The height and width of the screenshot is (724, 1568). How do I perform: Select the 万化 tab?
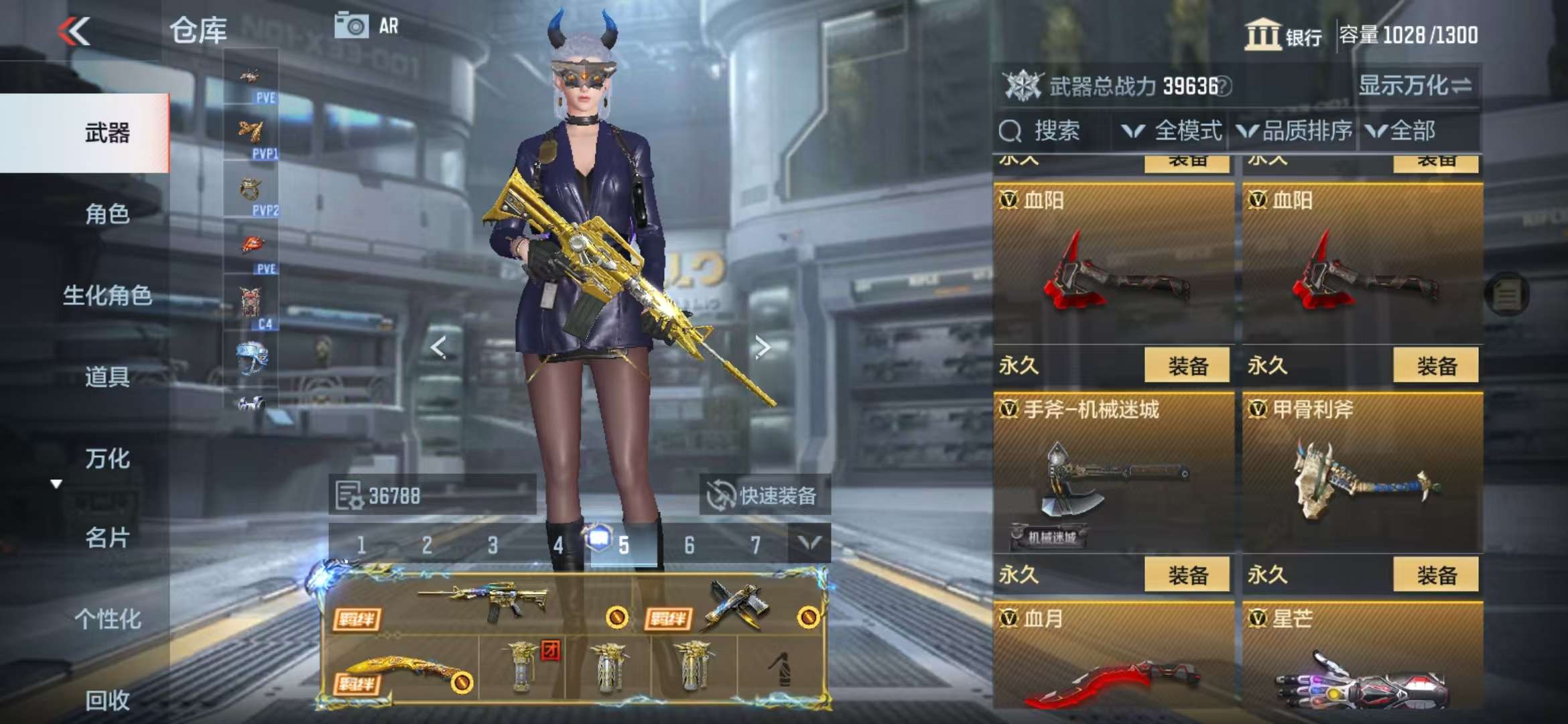[107, 459]
